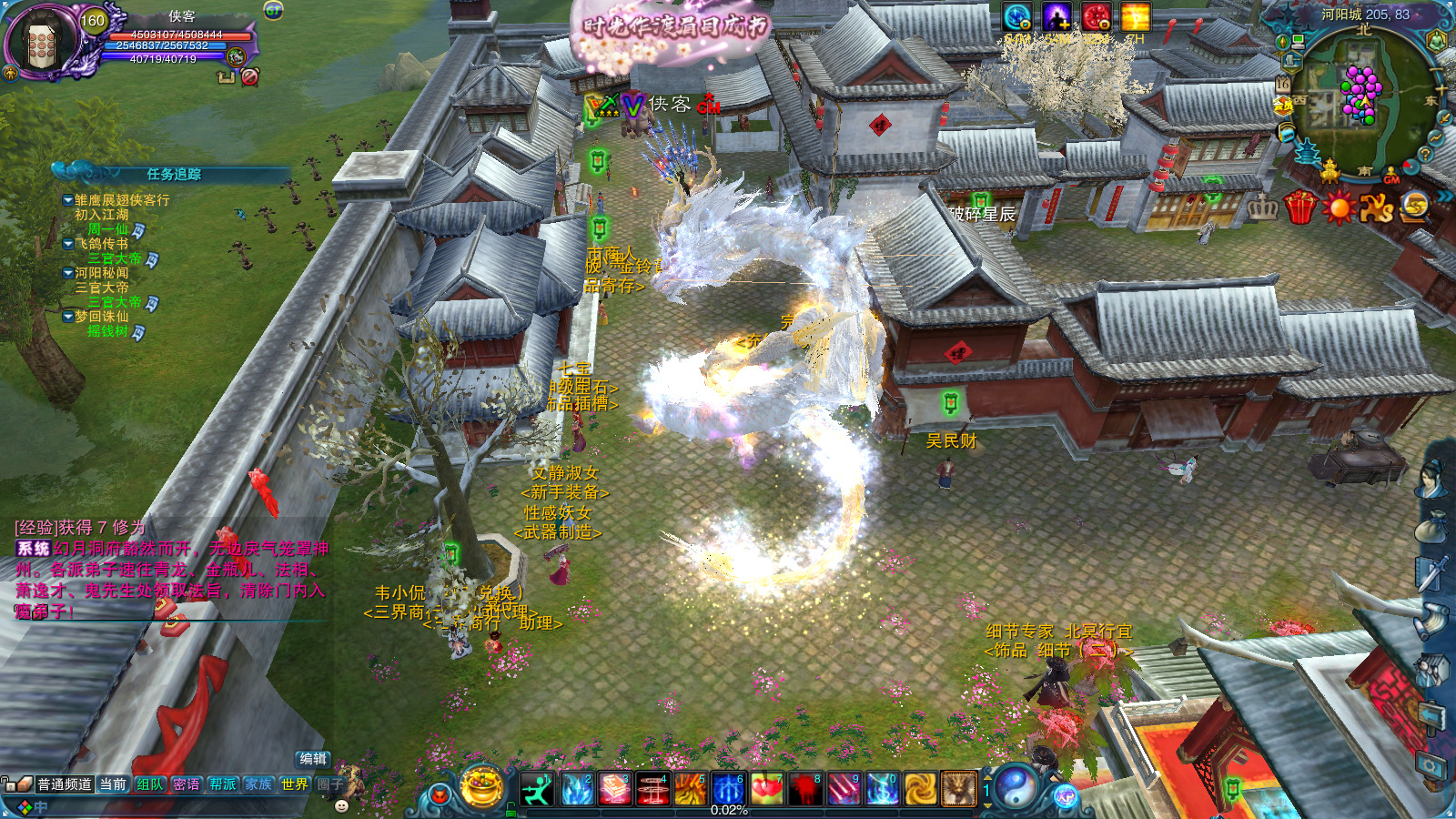Open the player portrait panel

(42, 43)
